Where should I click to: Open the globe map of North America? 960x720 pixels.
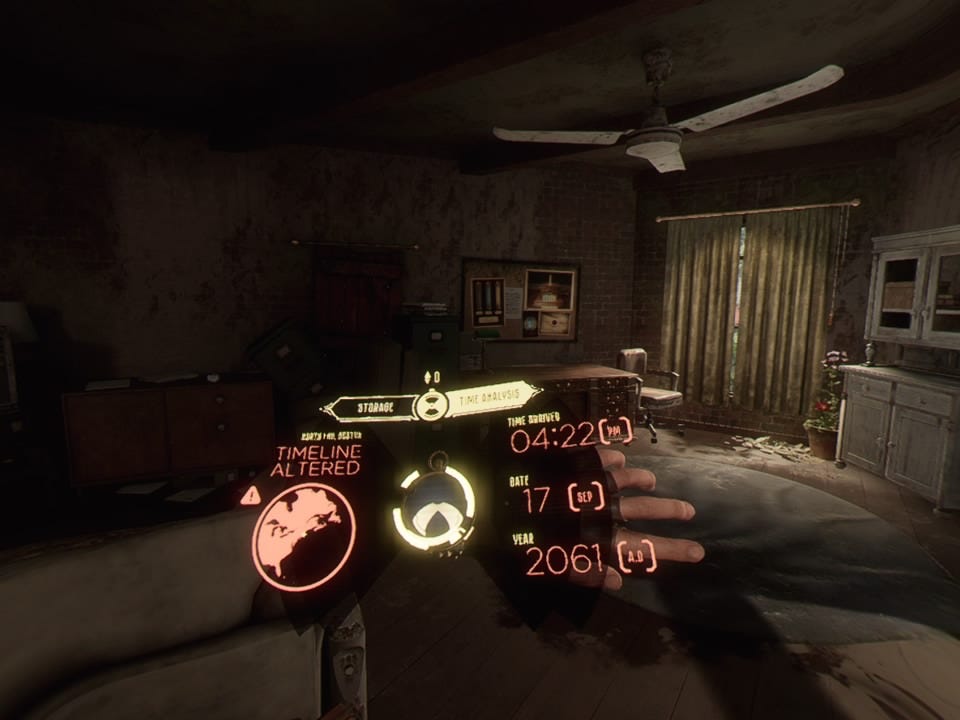[x=303, y=535]
